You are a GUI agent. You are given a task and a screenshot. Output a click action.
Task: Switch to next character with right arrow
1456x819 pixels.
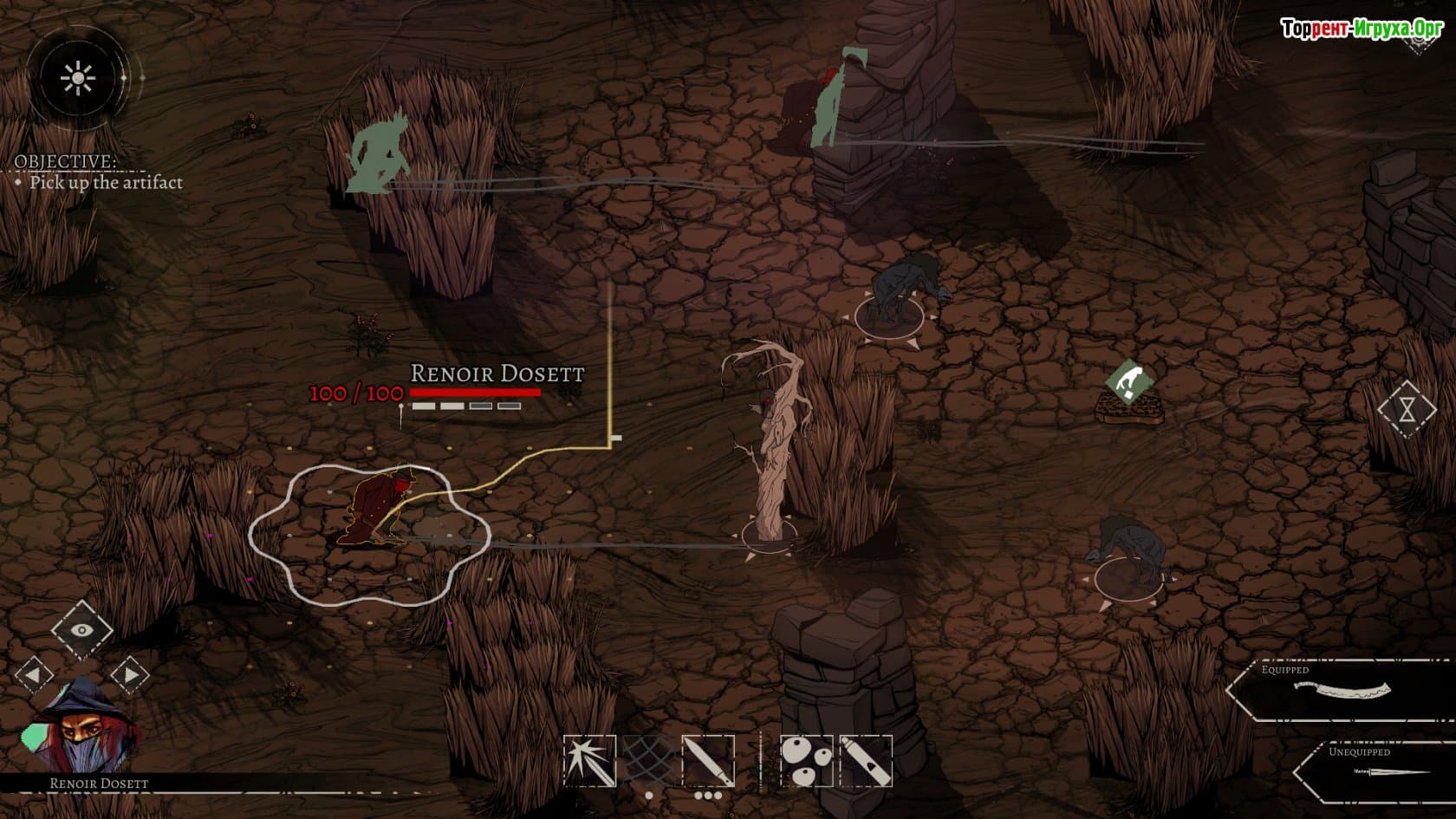click(130, 674)
